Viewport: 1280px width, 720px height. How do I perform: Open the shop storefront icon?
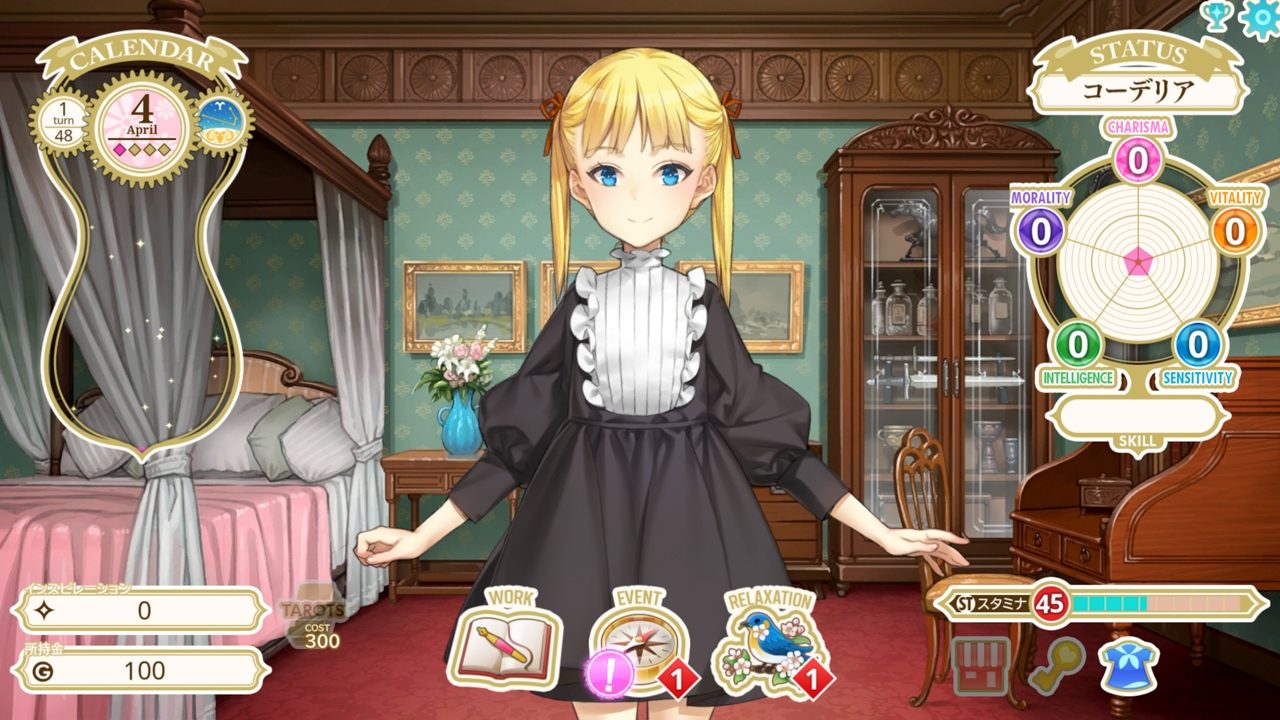(x=981, y=665)
